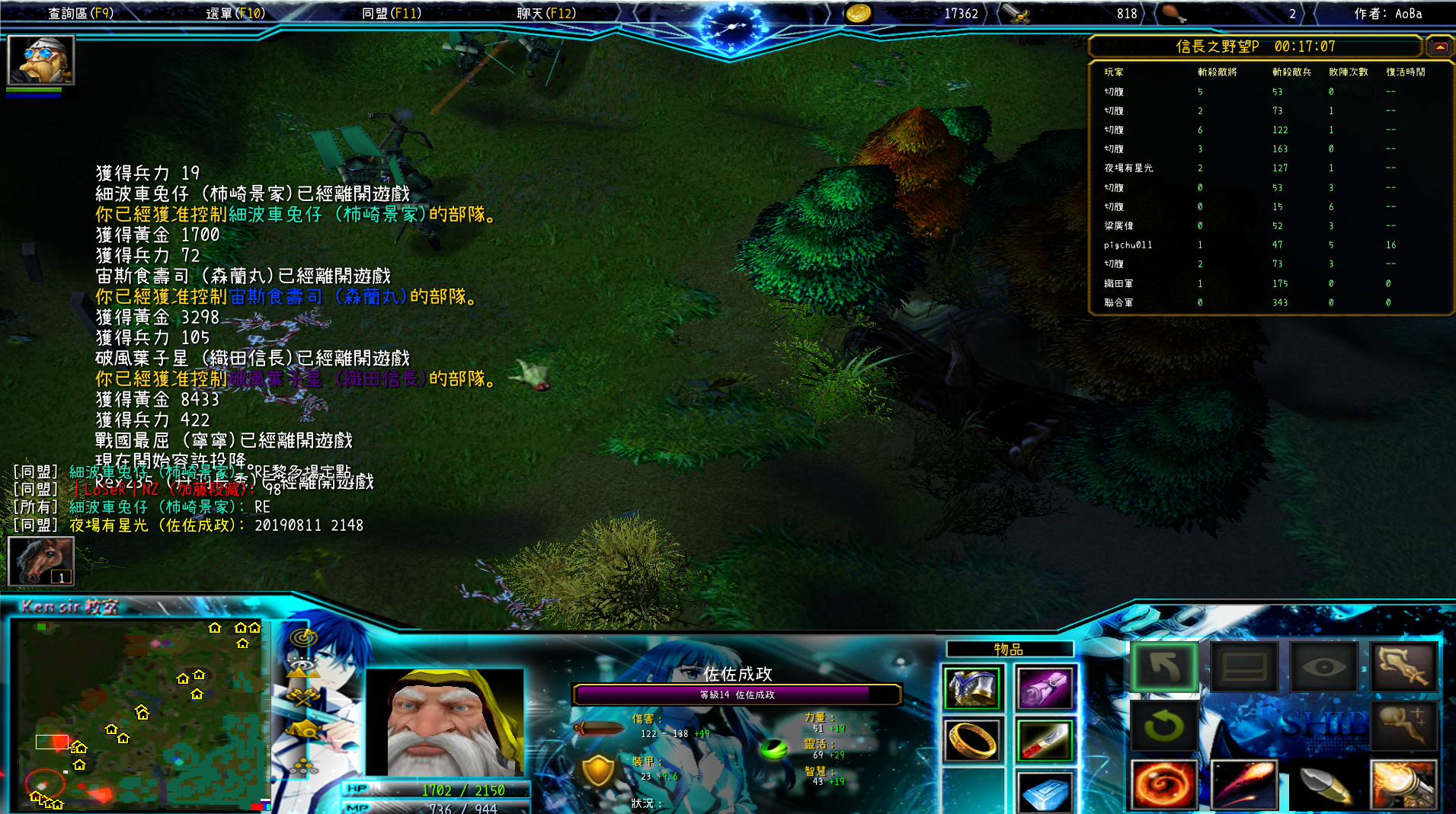Select the gold ring inventory slot
Viewport: 1456px width, 814px height.
(x=972, y=740)
